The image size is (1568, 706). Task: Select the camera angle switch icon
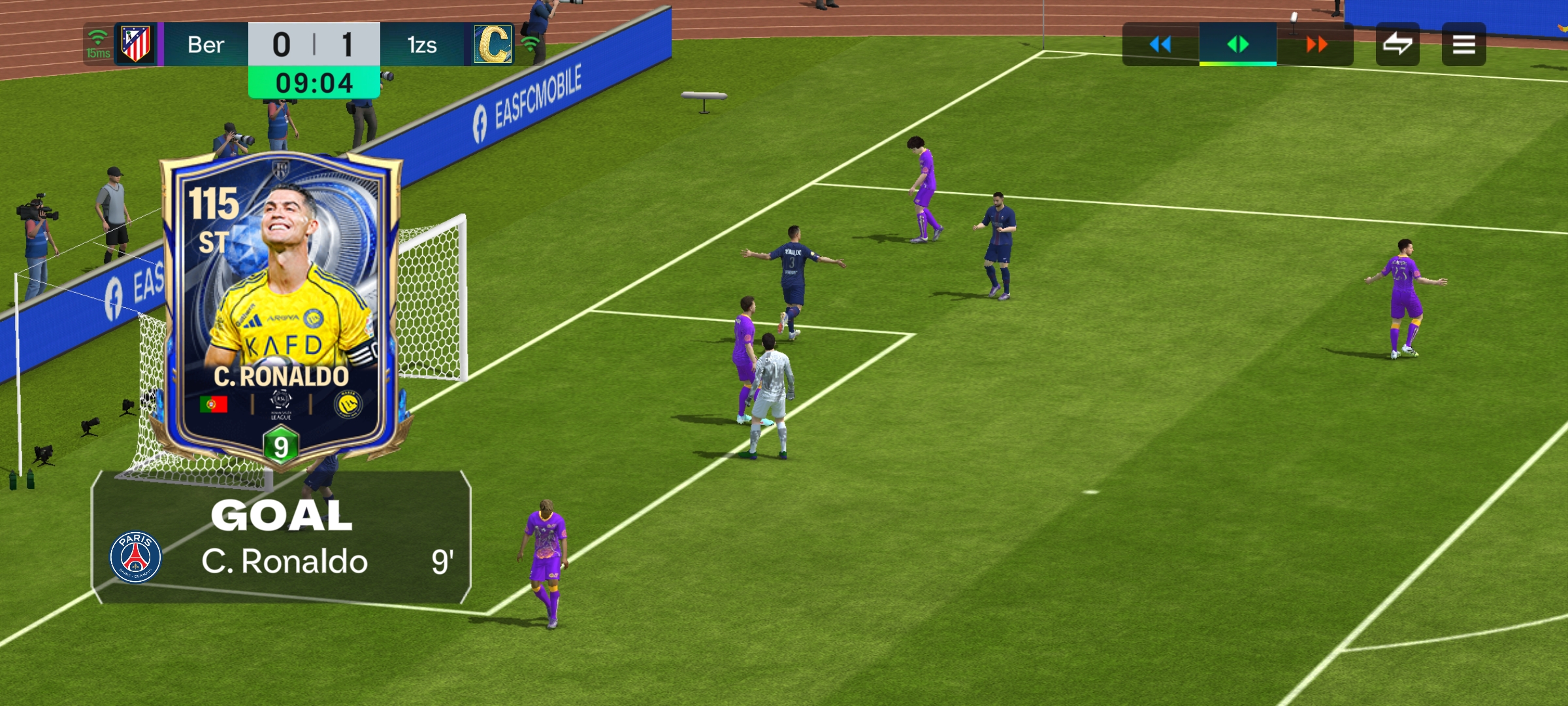tap(1398, 44)
